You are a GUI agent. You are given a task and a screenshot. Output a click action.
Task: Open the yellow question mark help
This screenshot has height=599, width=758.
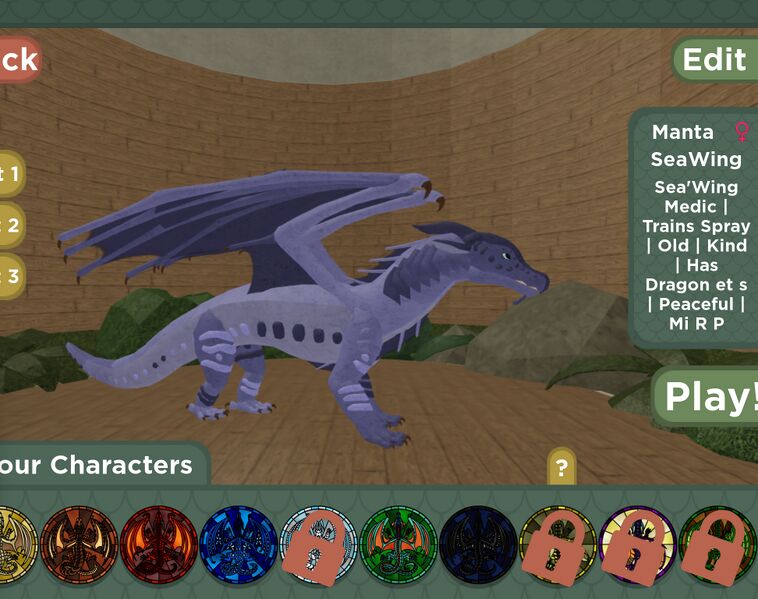[x=562, y=467]
